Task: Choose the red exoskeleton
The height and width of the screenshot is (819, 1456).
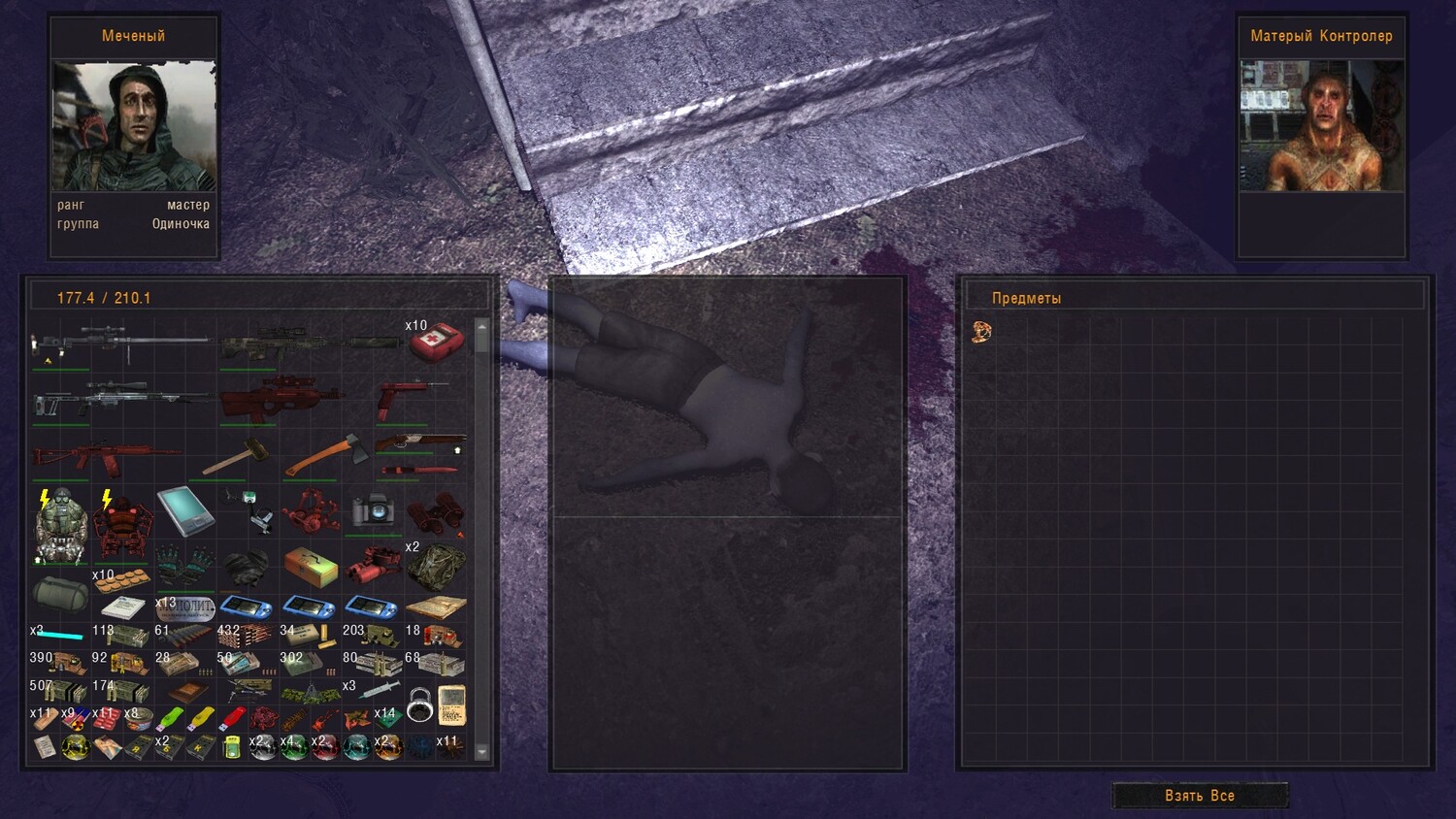Action: point(121,526)
